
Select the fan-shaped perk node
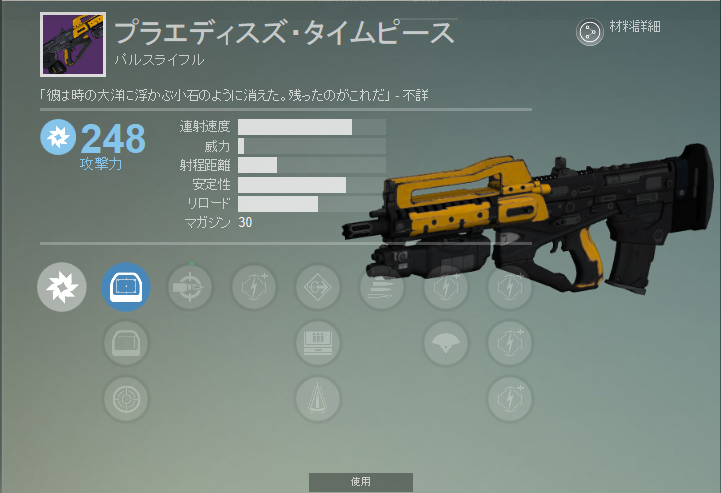tap(446, 344)
